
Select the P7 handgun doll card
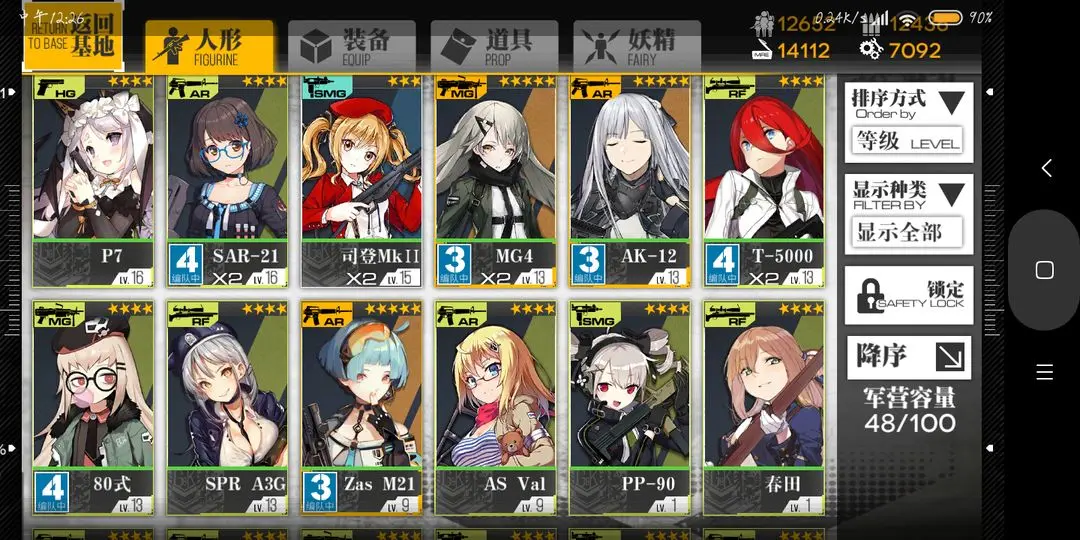[x=93, y=180]
